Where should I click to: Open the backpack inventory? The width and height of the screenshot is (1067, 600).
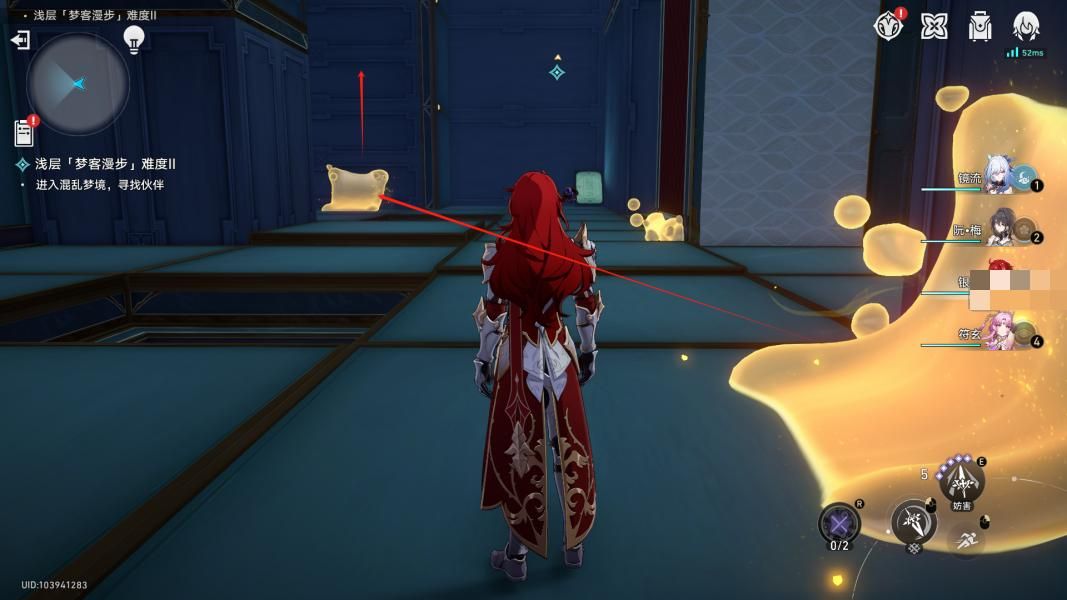[x=980, y=26]
